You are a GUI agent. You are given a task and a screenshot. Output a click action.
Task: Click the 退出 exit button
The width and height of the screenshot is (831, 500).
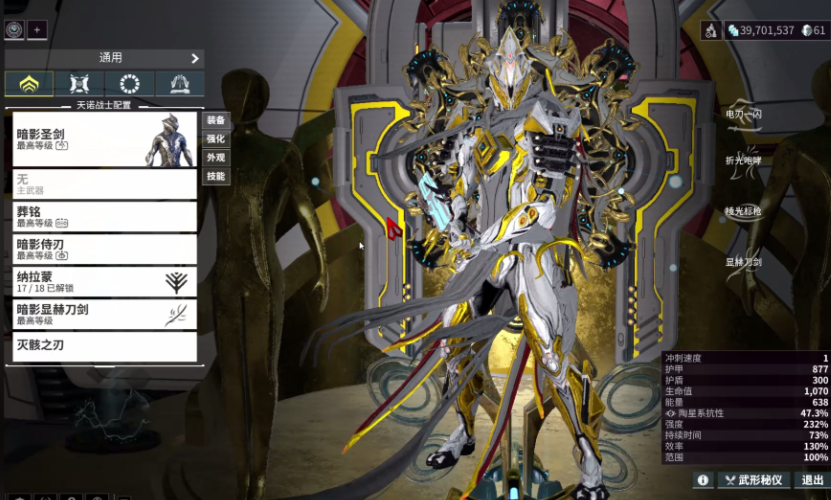click(x=812, y=481)
